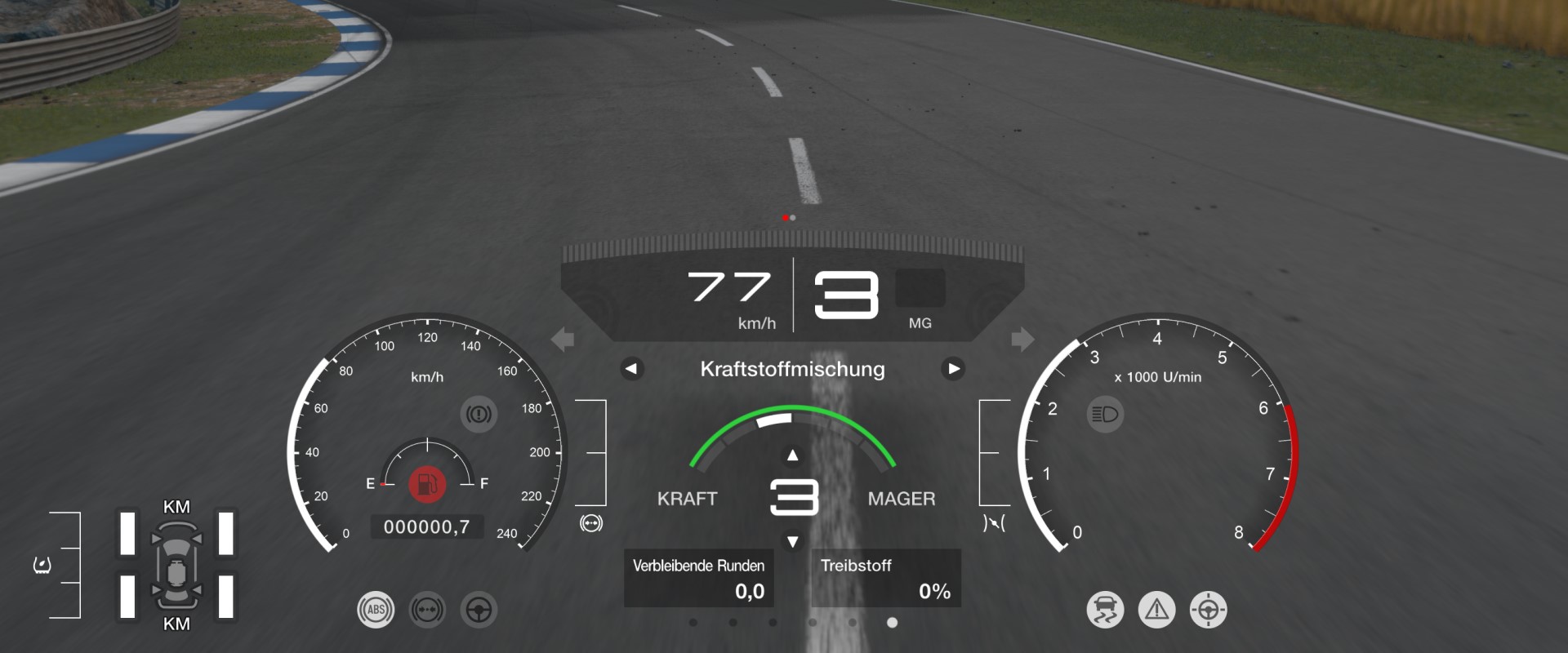This screenshot has height=653, width=1568.
Task: Activate the hazard warning triangle icon
Action: tap(1157, 610)
